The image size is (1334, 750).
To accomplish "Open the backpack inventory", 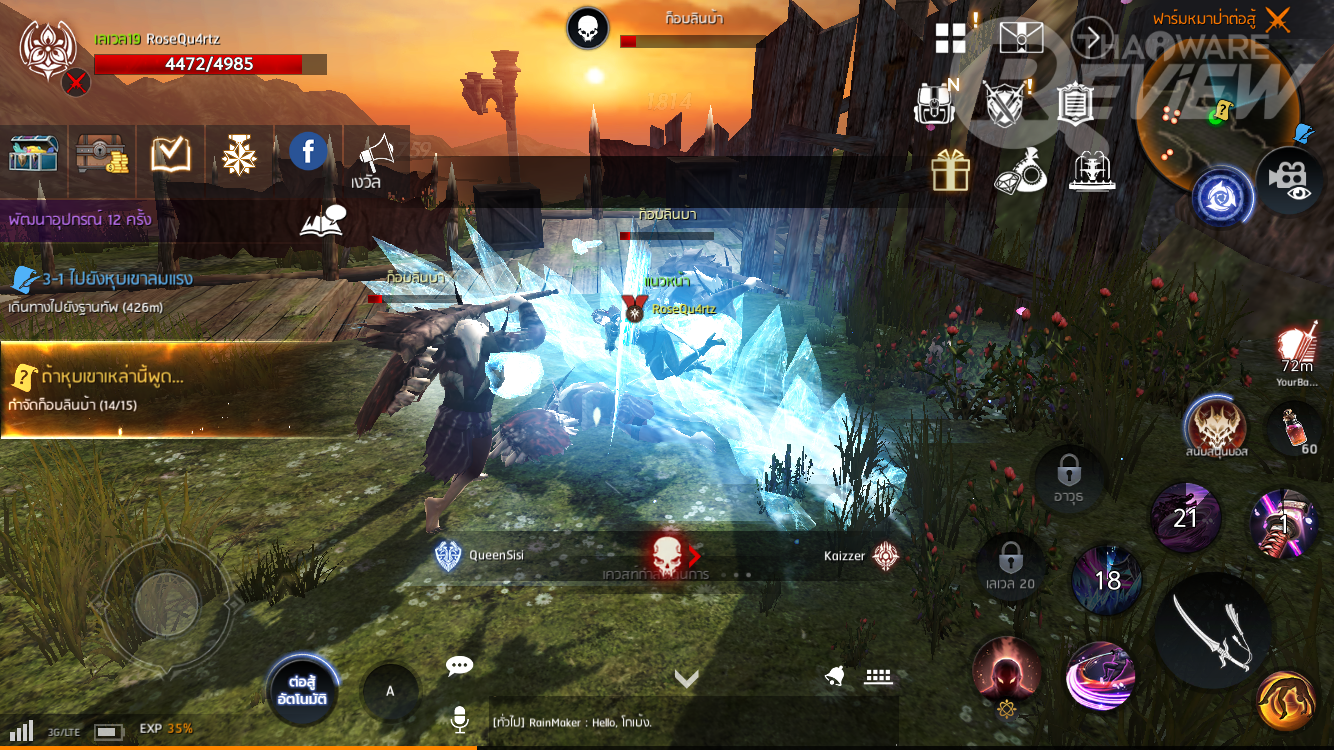I will click(934, 103).
